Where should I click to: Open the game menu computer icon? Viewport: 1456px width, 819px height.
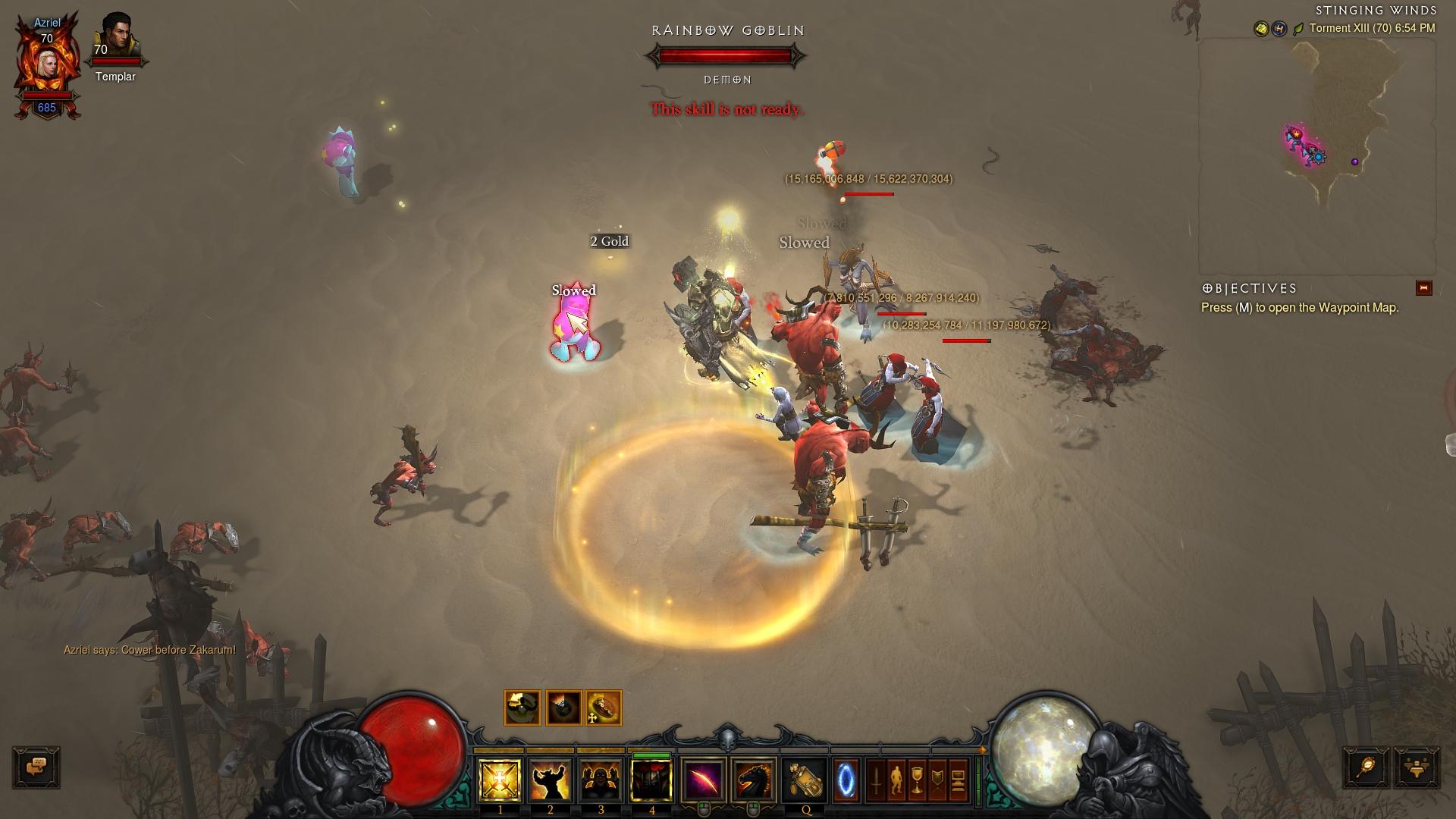coord(958,780)
